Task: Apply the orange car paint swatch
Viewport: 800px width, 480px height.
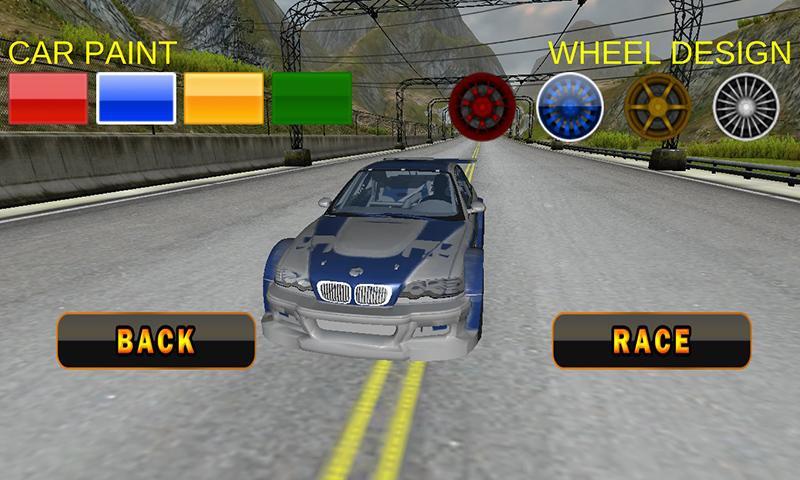Action: (x=224, y=98)
